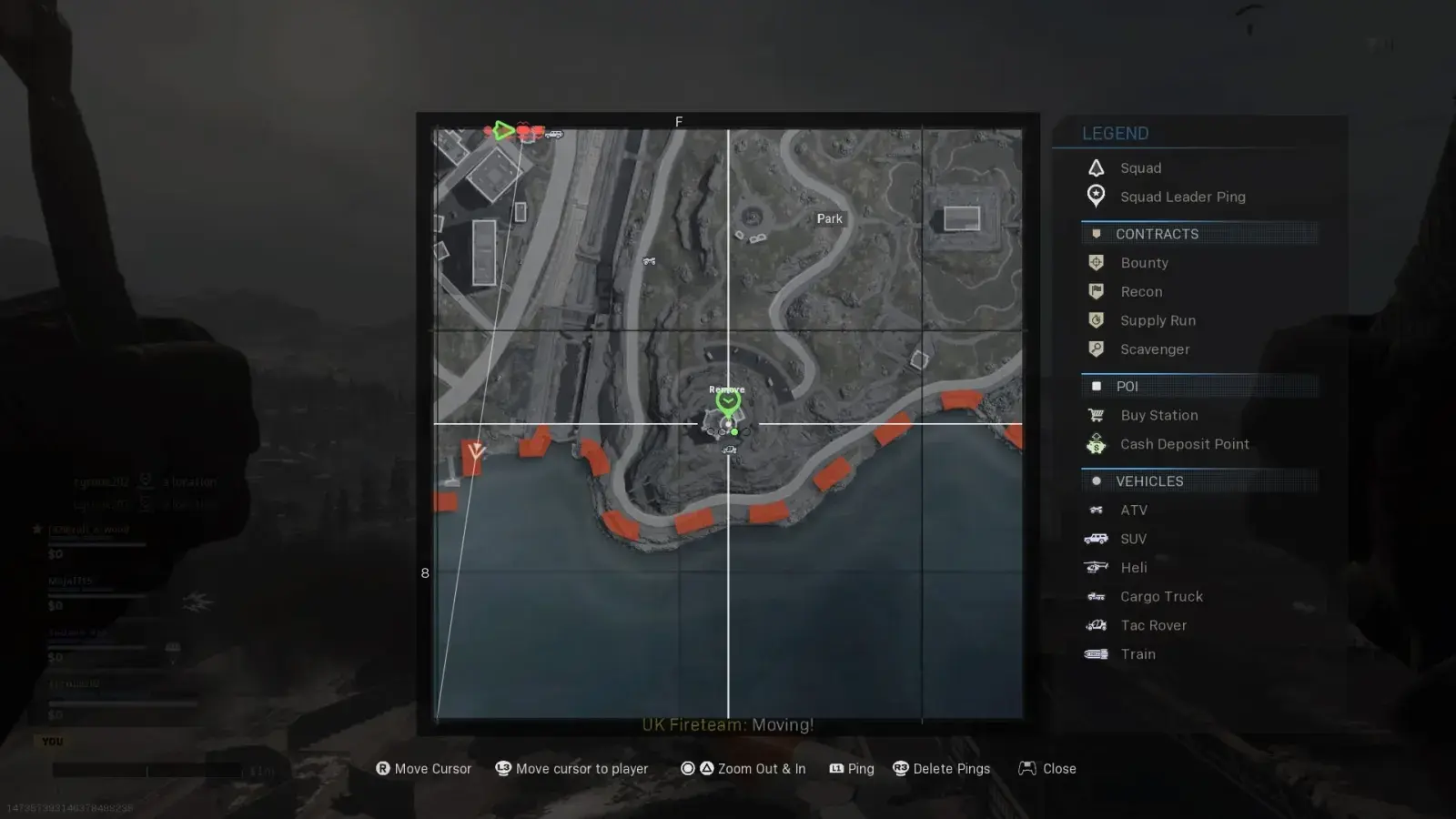Toggle the Squad Leader Ping legend entry
Screen dimensions: 1456x819
1097,197
